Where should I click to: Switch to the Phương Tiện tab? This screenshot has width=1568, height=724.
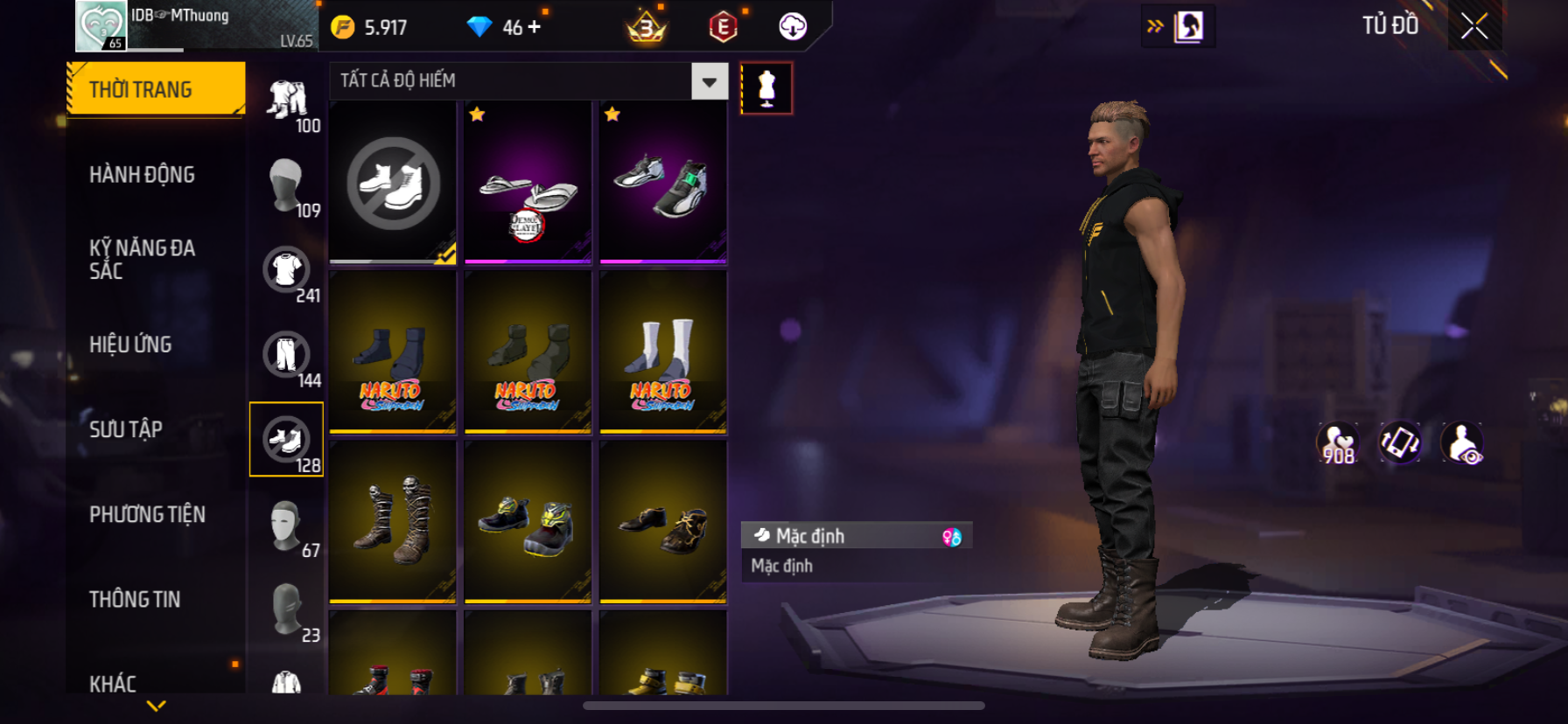147,514
